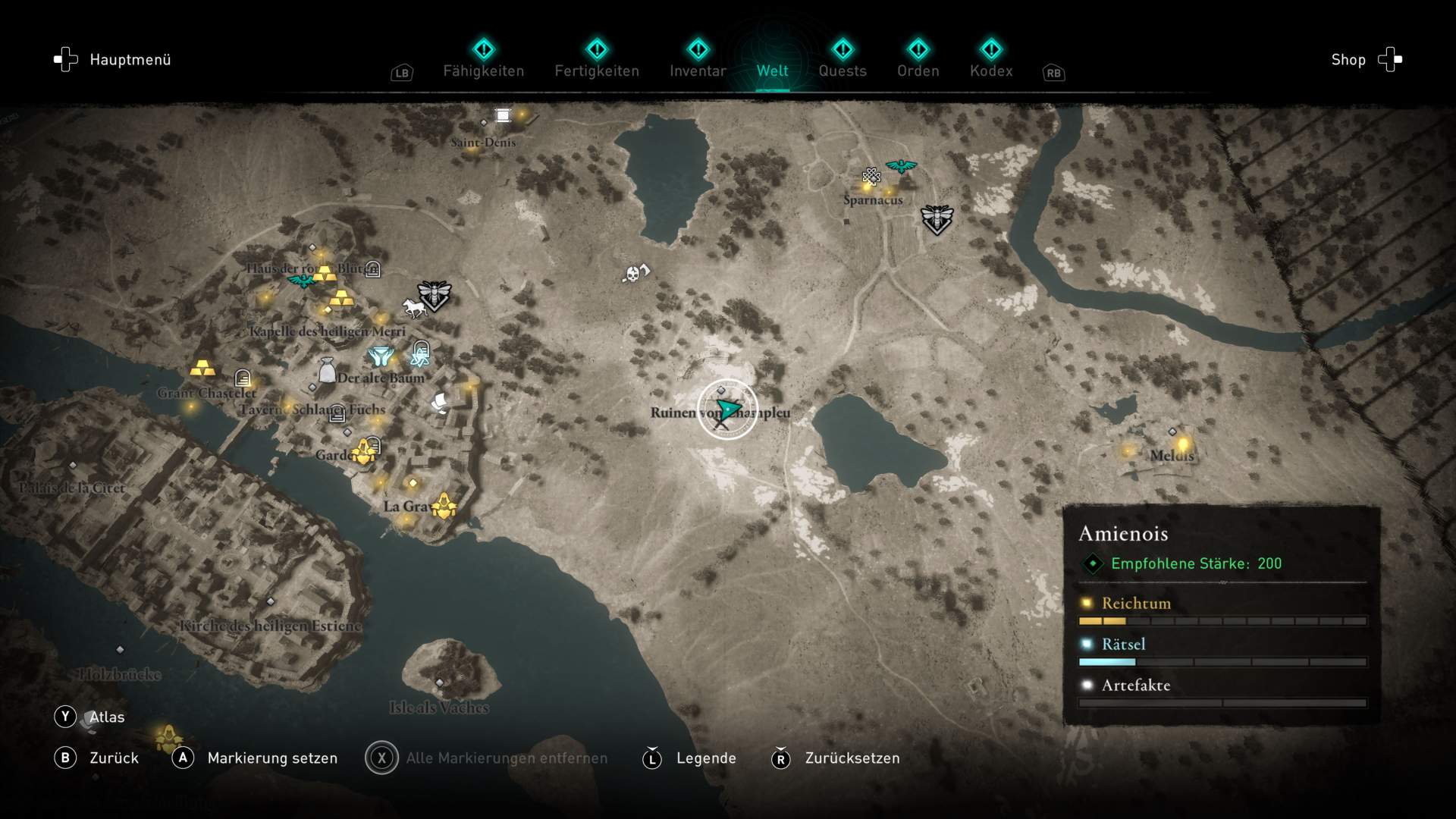Open the Orden tab
Image resolution: width=1456 pixels, height=819 pixels.
coord(918,71)
